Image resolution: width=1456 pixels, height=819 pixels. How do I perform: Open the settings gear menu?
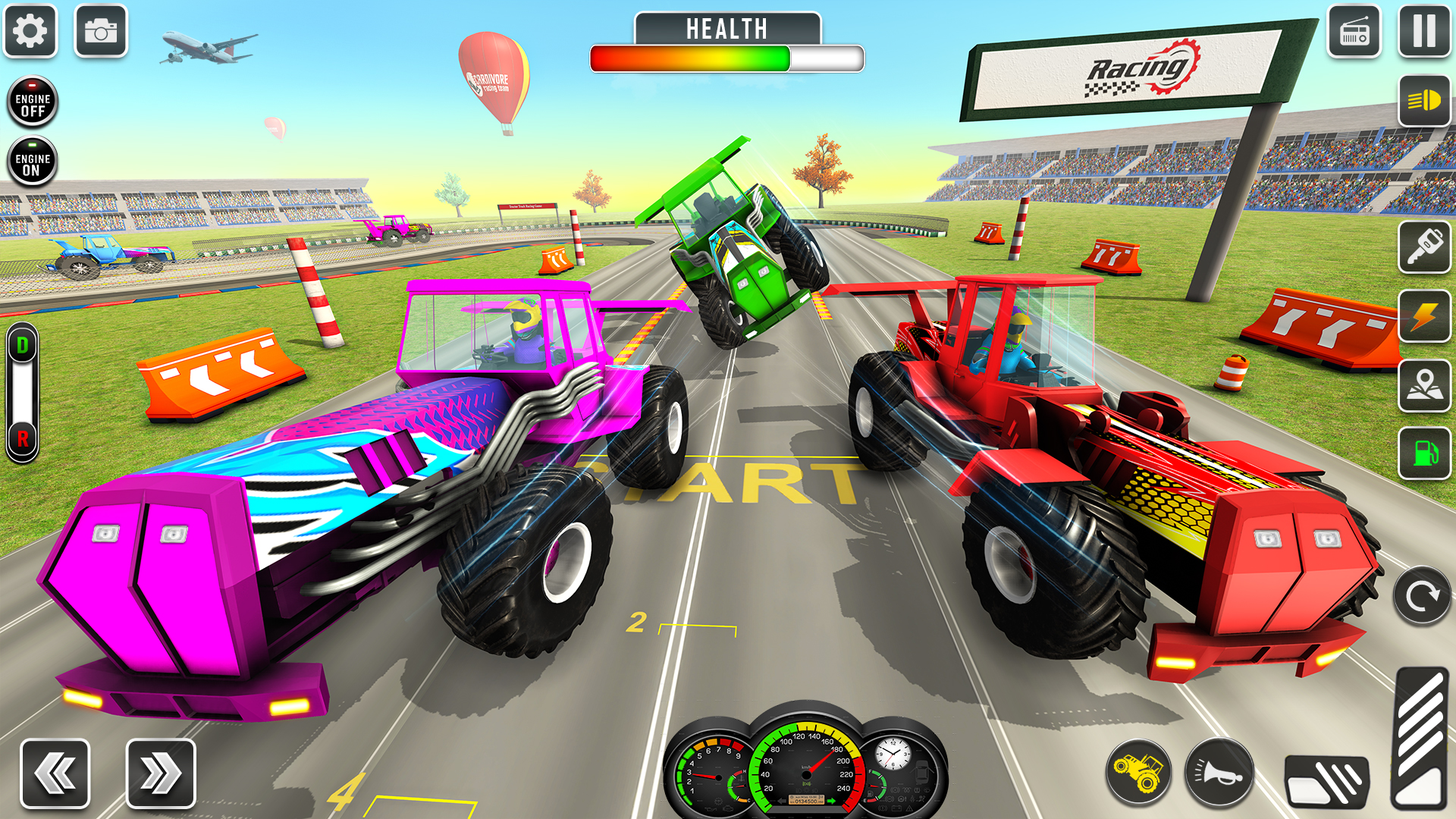(x=29, y=30)
